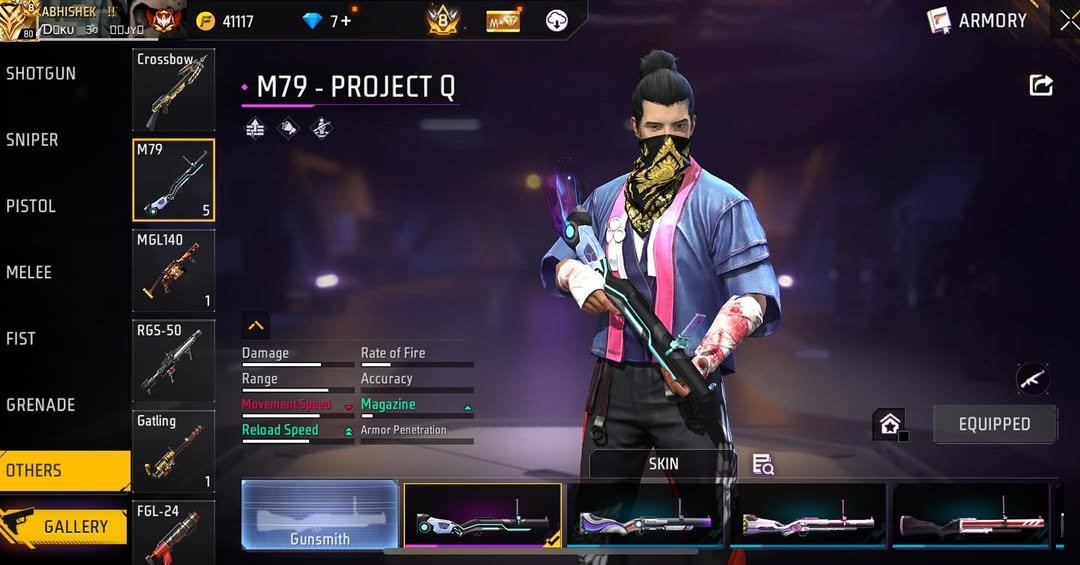Screen dimensions: 1080x565
Task: Select the purple M79 skin thumbnail
Action: coord(645,517)
